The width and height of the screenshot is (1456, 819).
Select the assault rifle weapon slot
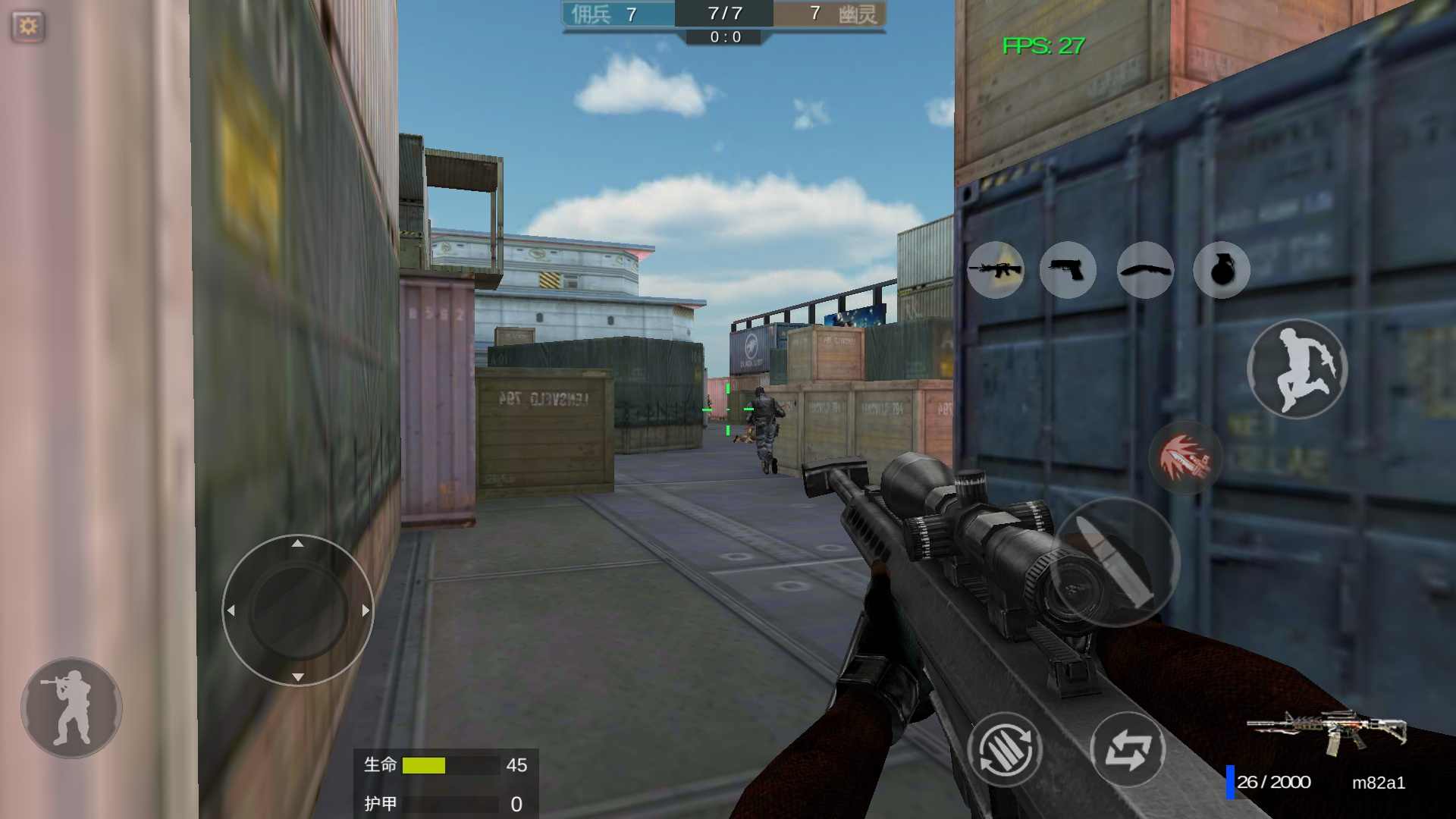pos(995,270)
